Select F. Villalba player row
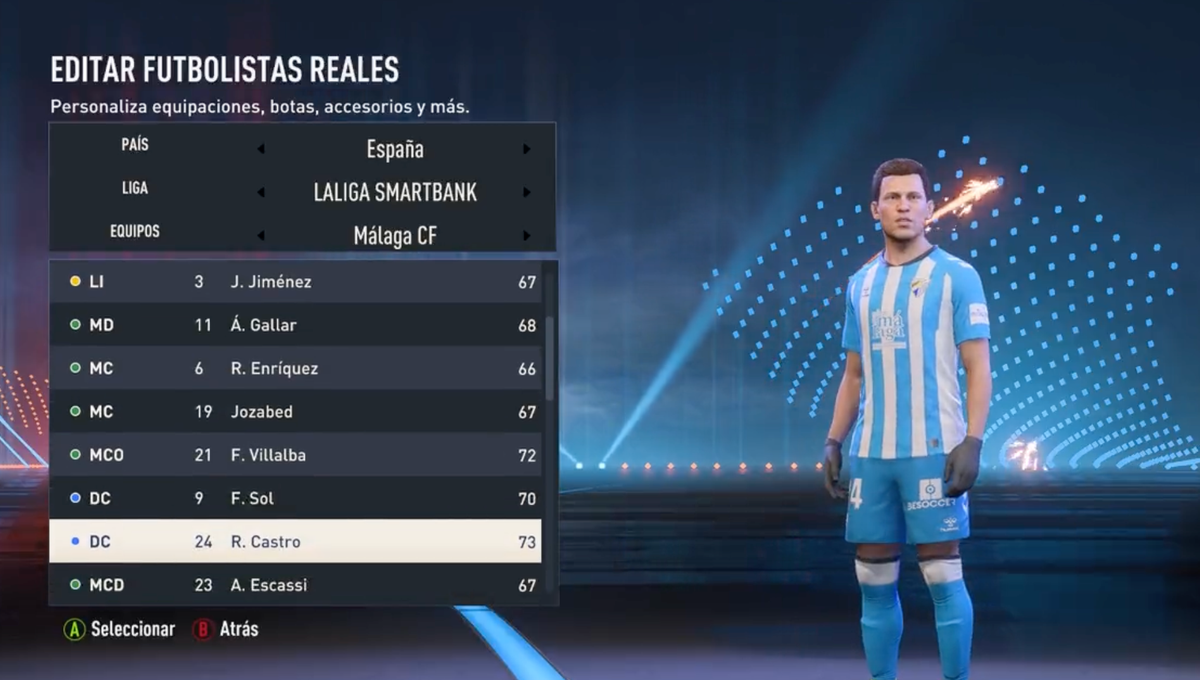The image size is (1200, 680). (296, 455)
